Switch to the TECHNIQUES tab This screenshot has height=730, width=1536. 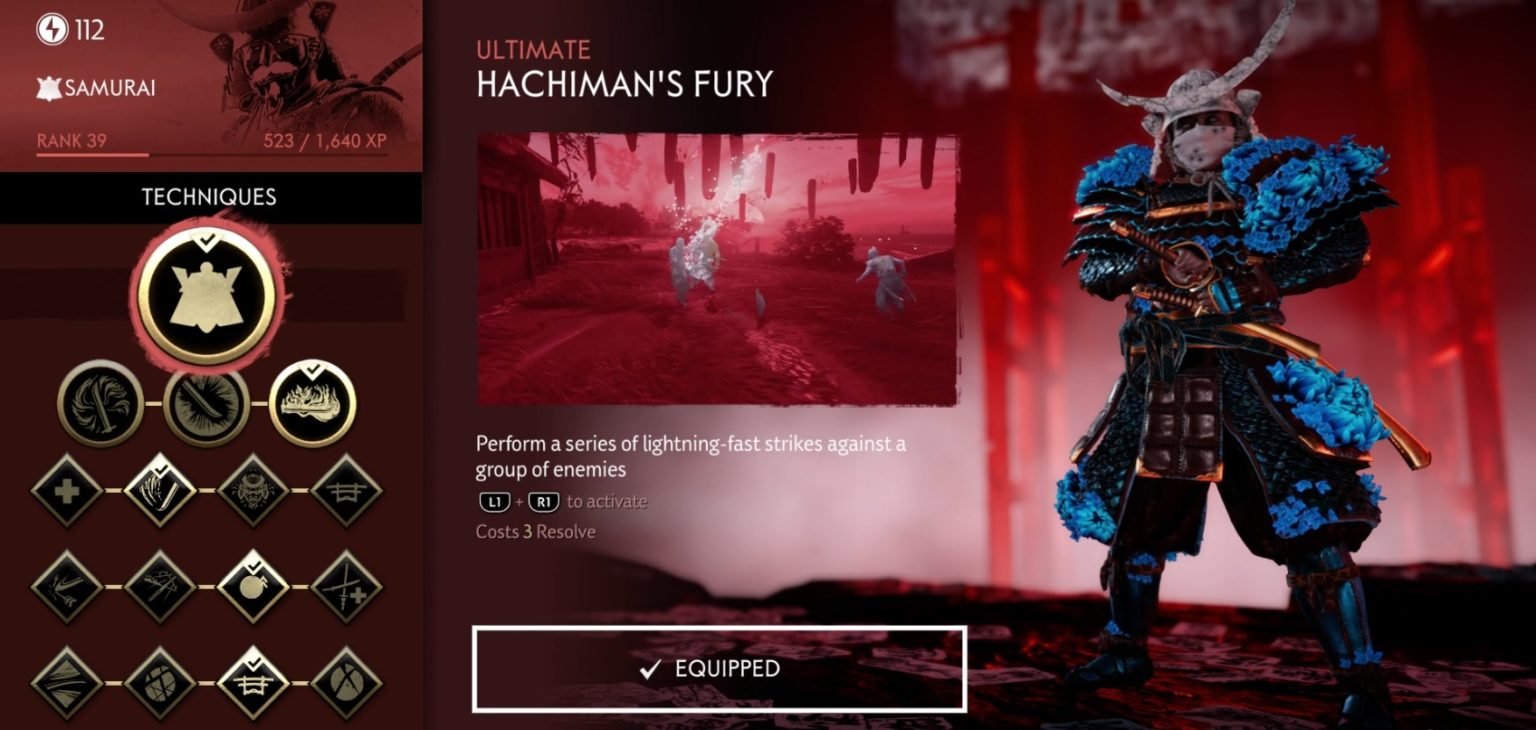point(207,197)
